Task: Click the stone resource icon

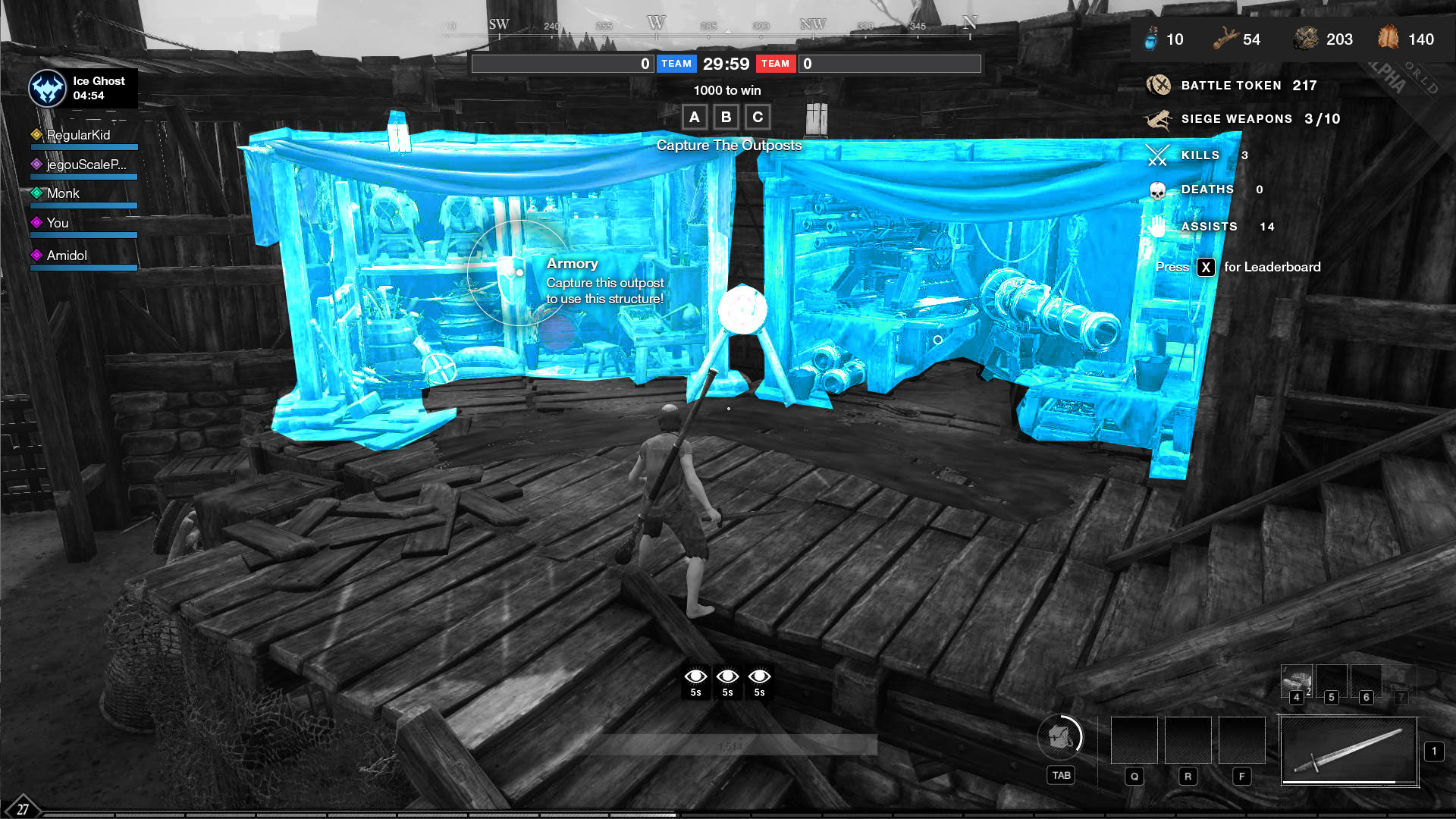Action: pos(1306,39)
